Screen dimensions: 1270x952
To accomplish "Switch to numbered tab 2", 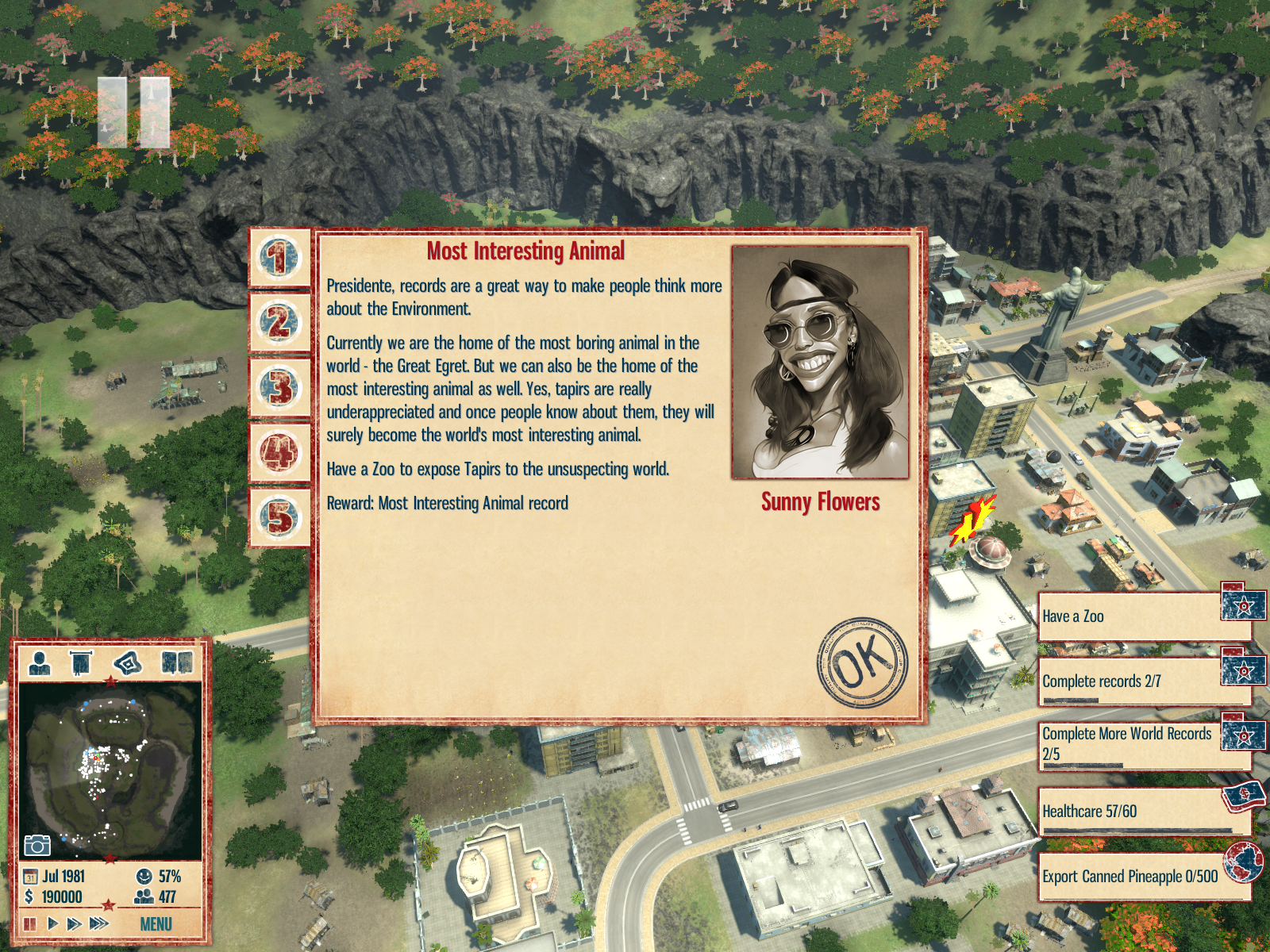I will point(279,323).
